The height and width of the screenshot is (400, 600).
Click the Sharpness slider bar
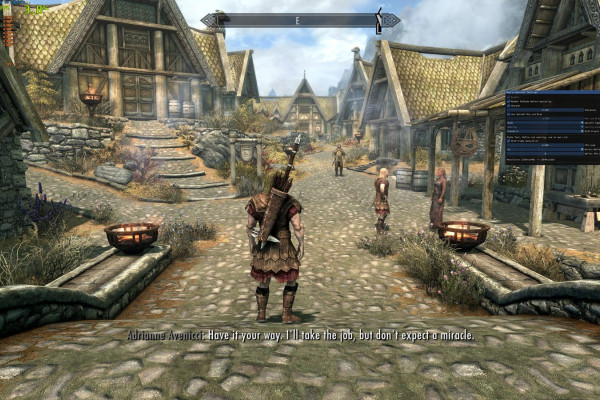545,110
